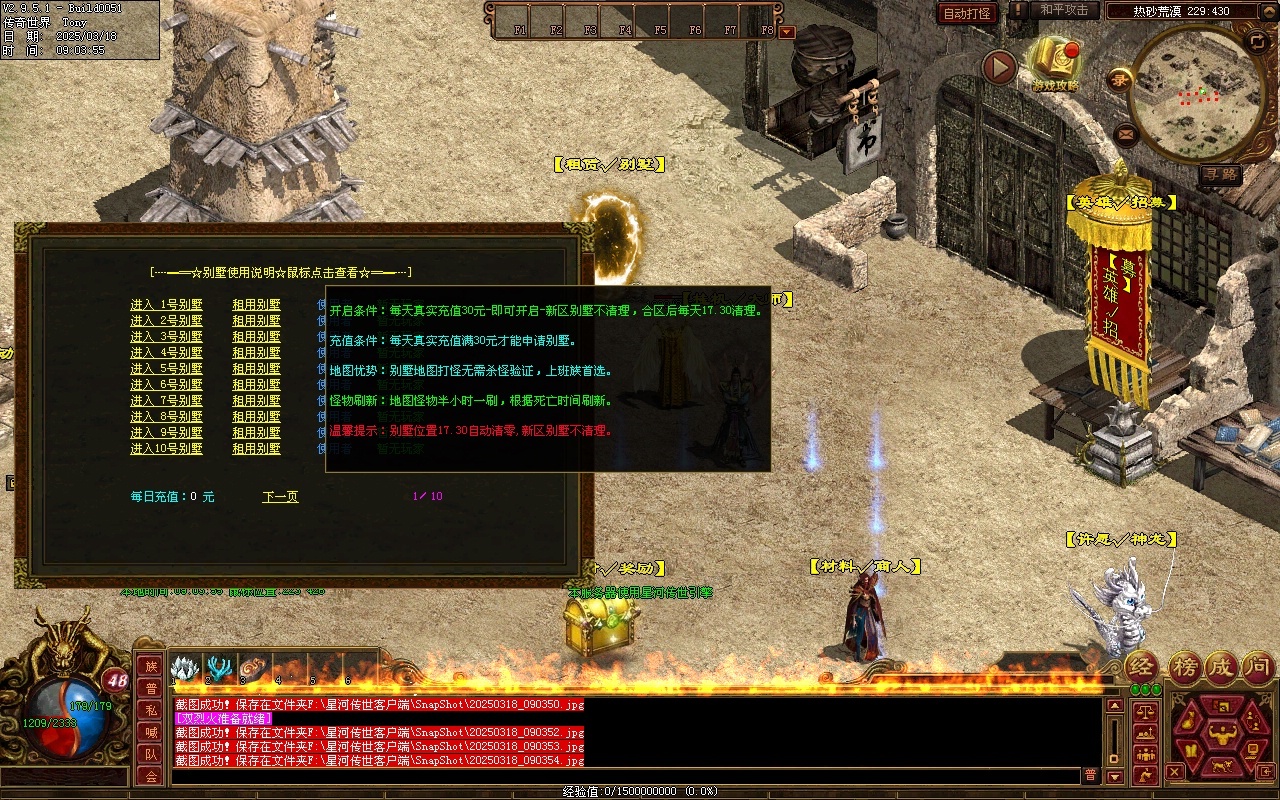Toggle auto-fight button (自动打怪)
The image size is (1280, 800).
tap(967, 13)
